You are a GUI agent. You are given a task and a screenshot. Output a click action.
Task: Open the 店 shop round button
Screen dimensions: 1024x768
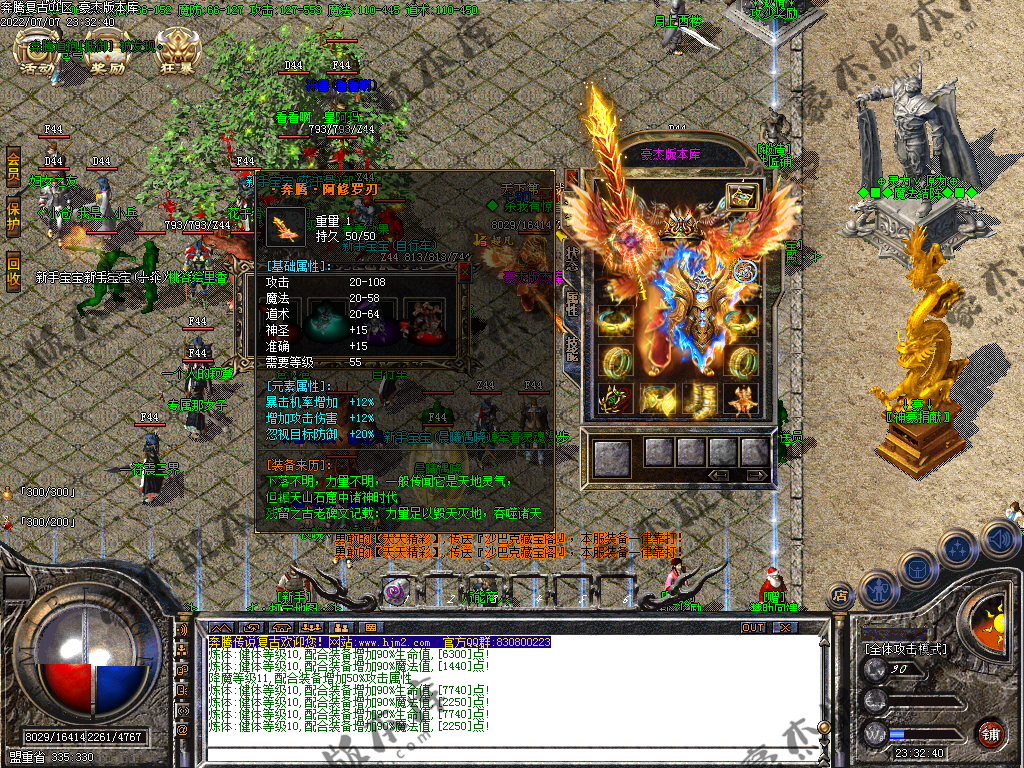pyautogui.click(x=840, y=595)
